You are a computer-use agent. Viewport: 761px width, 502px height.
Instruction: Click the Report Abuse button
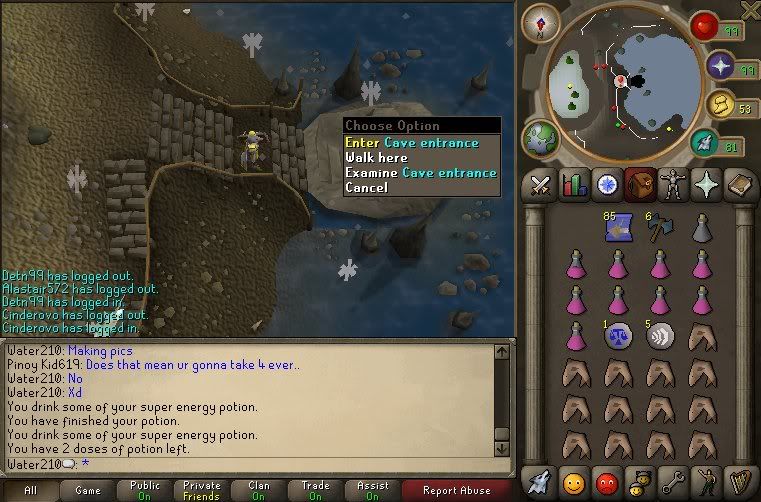(455, 491)
